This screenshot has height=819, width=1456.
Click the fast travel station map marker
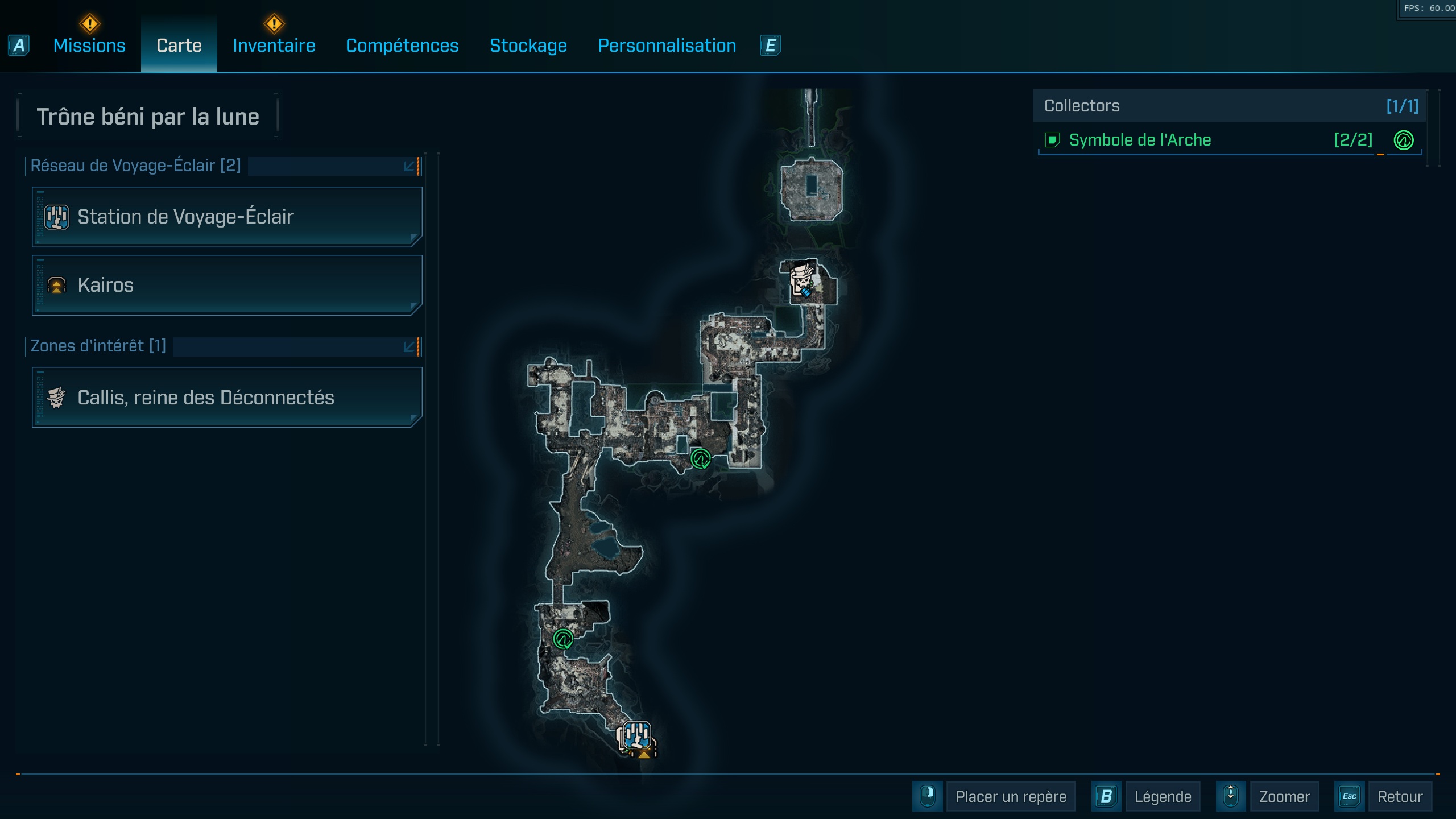pos(636,736)
